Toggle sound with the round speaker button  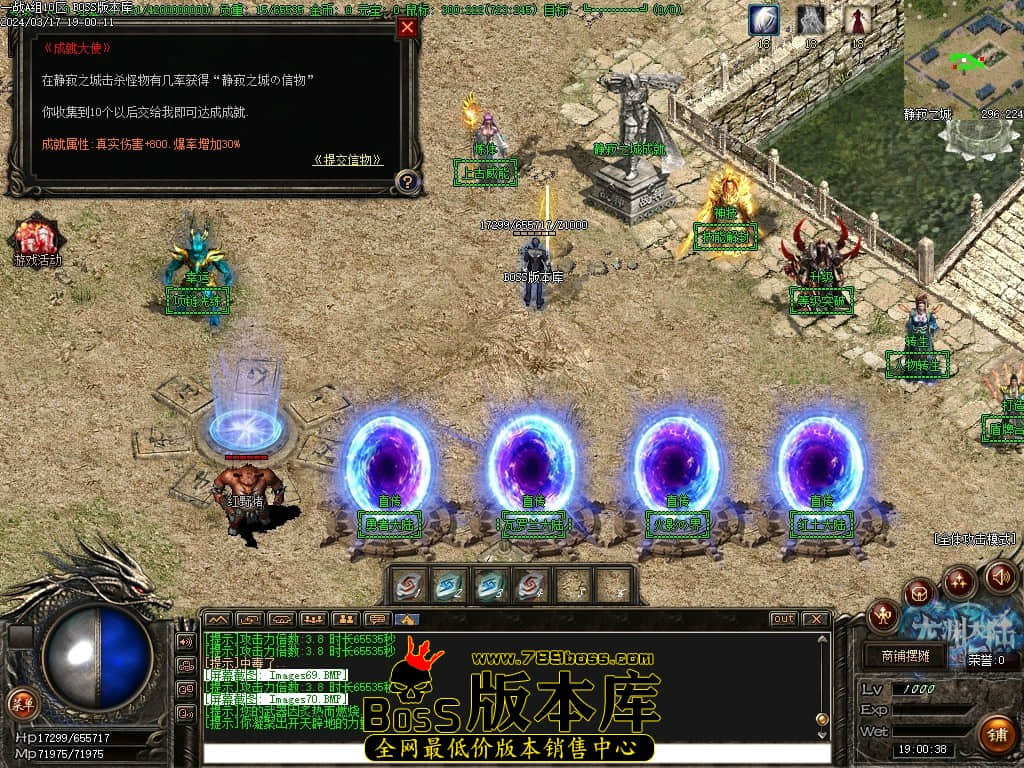(x=1001, y=577)
